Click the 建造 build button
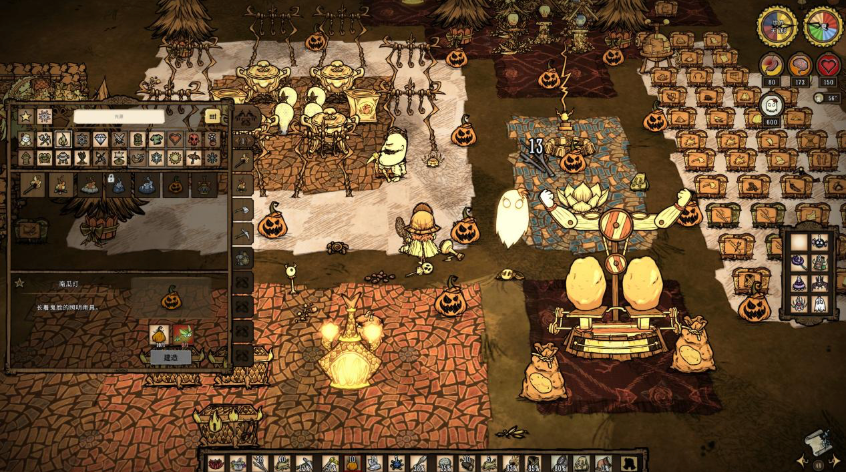The height and width of the screenshot is (472, 846). 171,357
